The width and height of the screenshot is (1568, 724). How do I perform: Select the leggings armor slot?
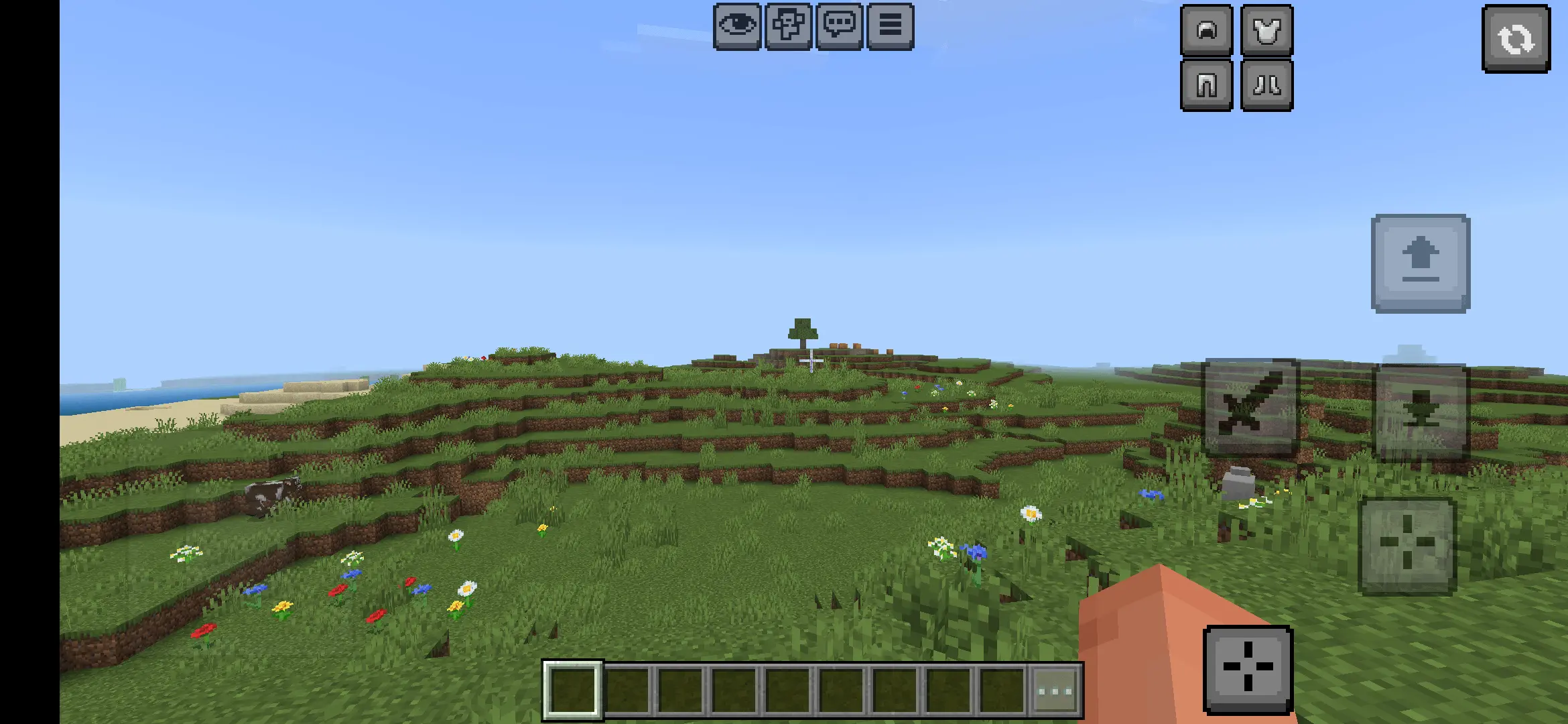tap(1206, 85)
